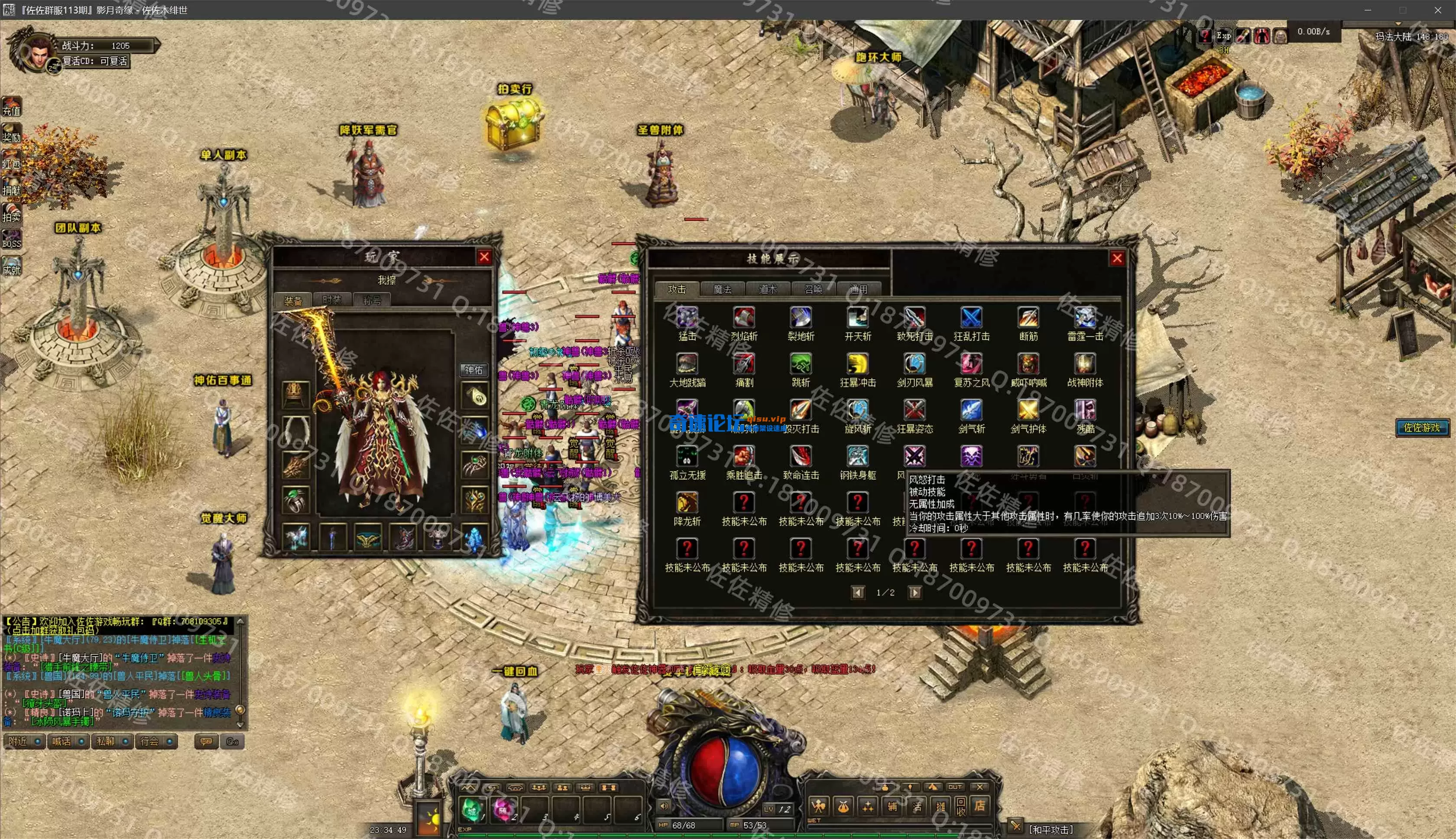Open the 称号 title tab

[x=372, y=300]
